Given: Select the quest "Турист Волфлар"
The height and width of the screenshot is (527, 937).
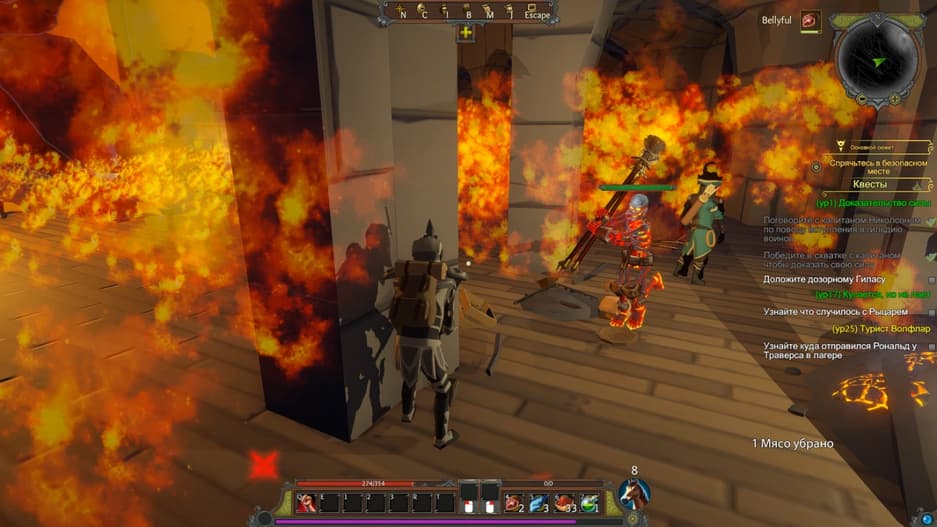Looking at the screenshot, I should 880,329.
